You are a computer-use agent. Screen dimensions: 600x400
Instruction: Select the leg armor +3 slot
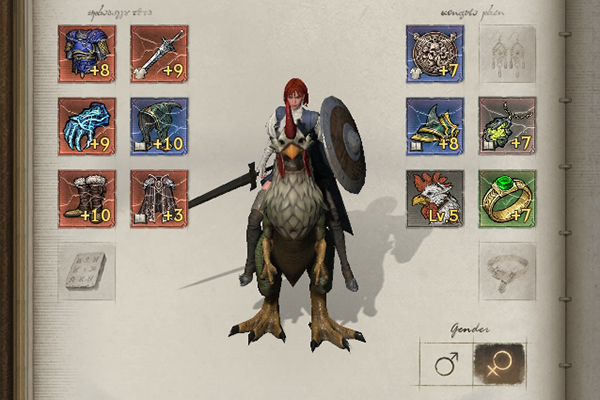[159, 199]
